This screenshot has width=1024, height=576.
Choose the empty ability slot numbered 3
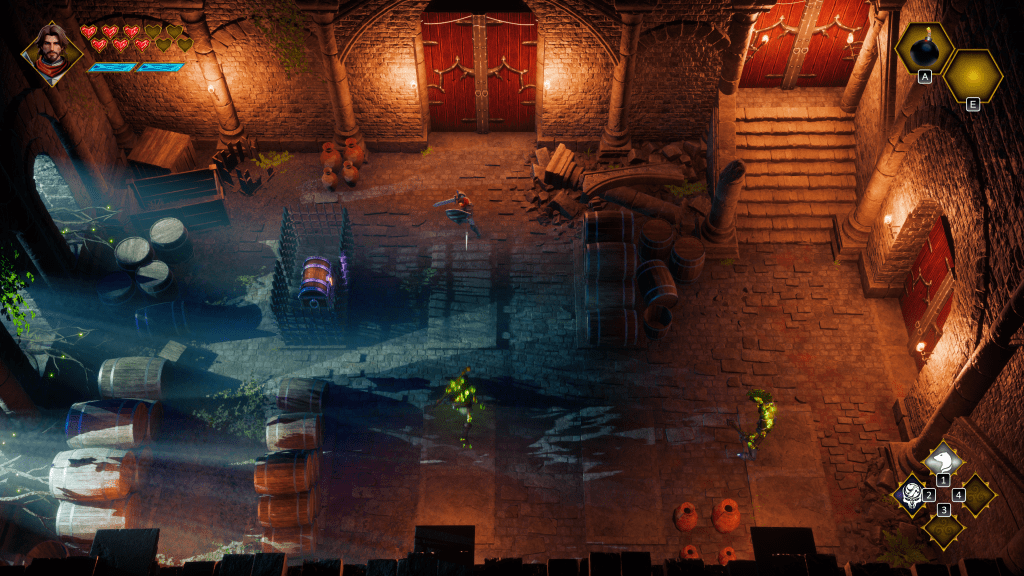[x=943, y=526]
